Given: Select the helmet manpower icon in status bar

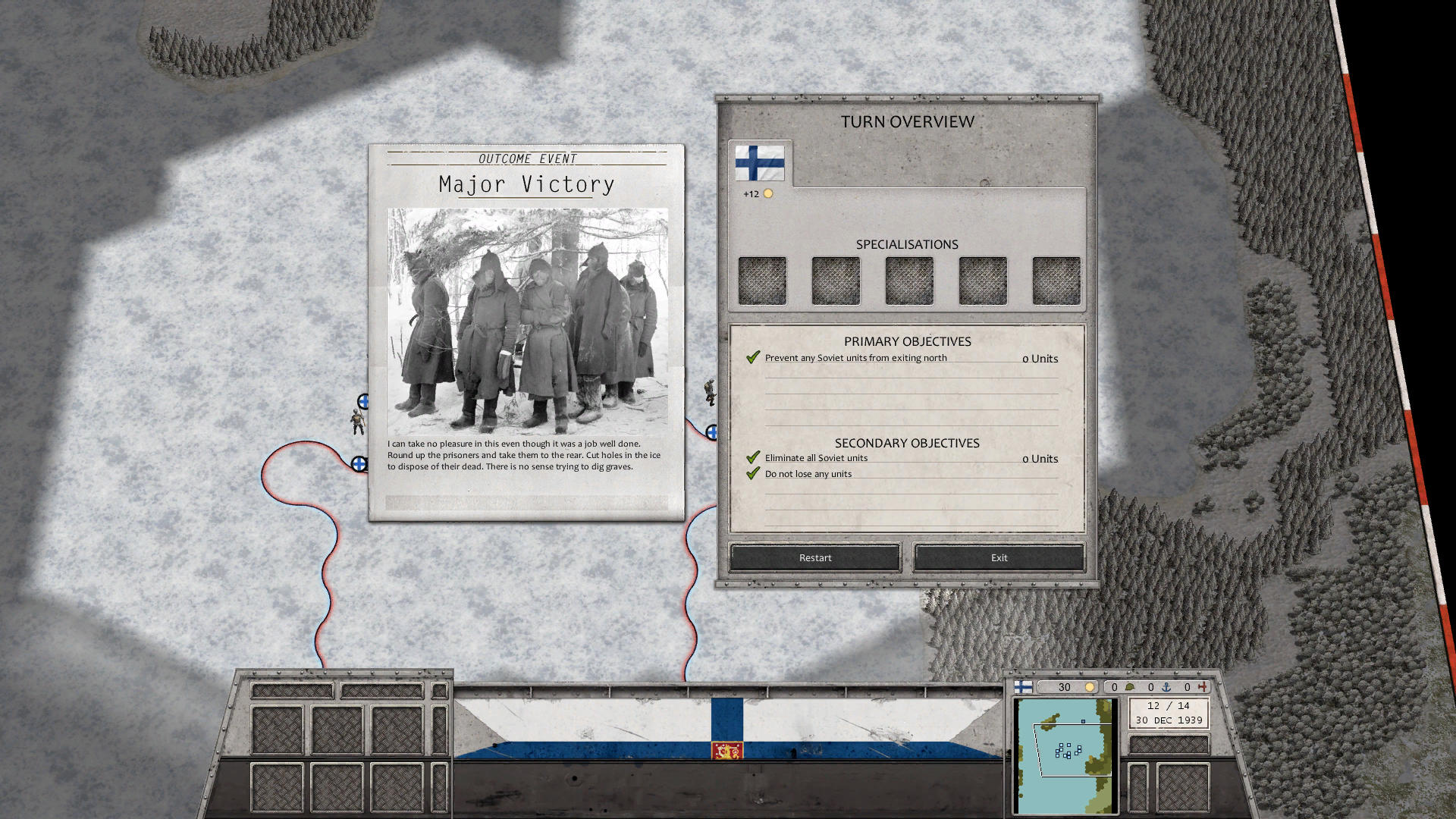Looking at the screenshot, I should tap(1130, 687).
